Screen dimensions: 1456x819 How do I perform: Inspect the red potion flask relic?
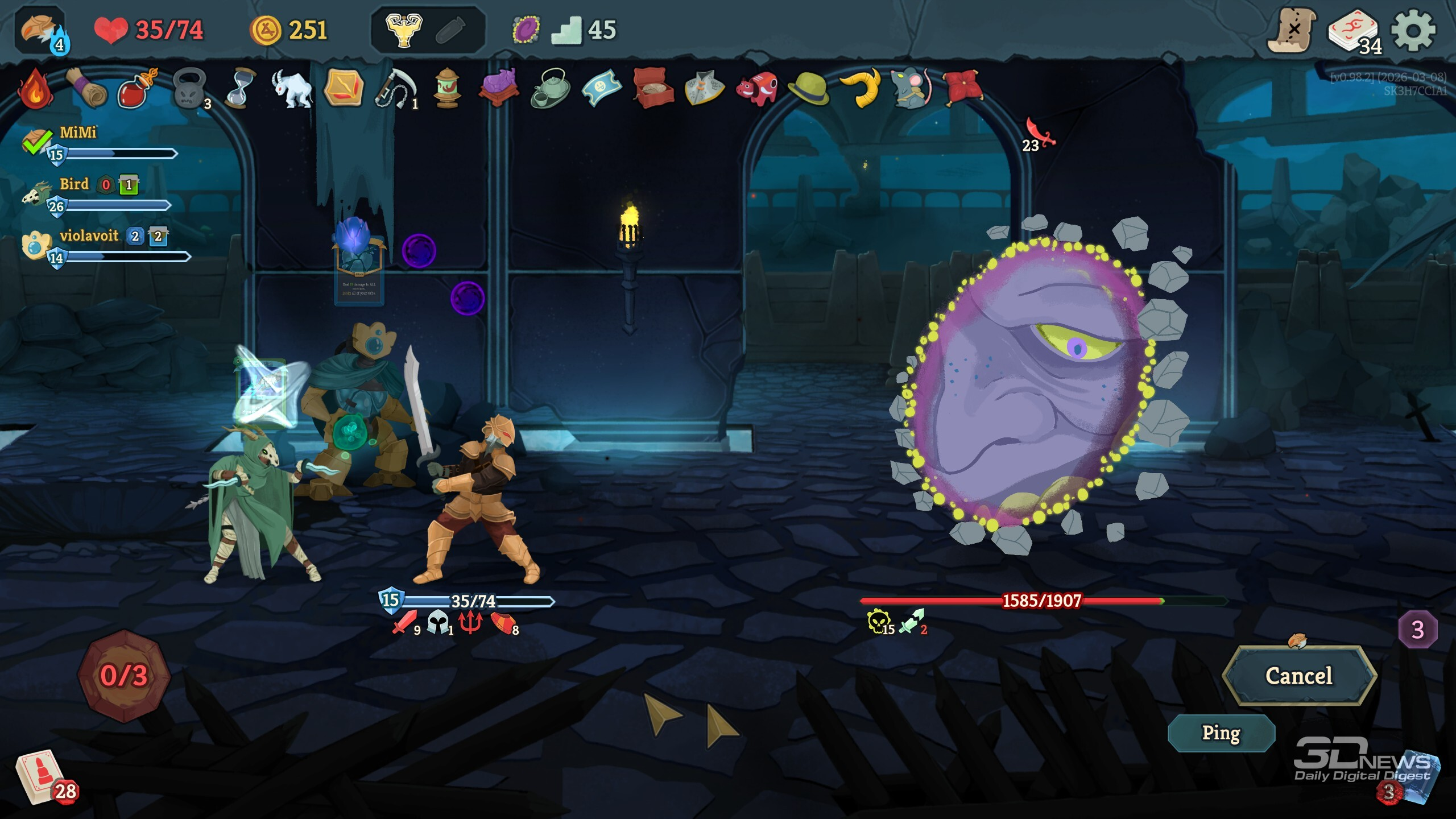tap(136, 89)
